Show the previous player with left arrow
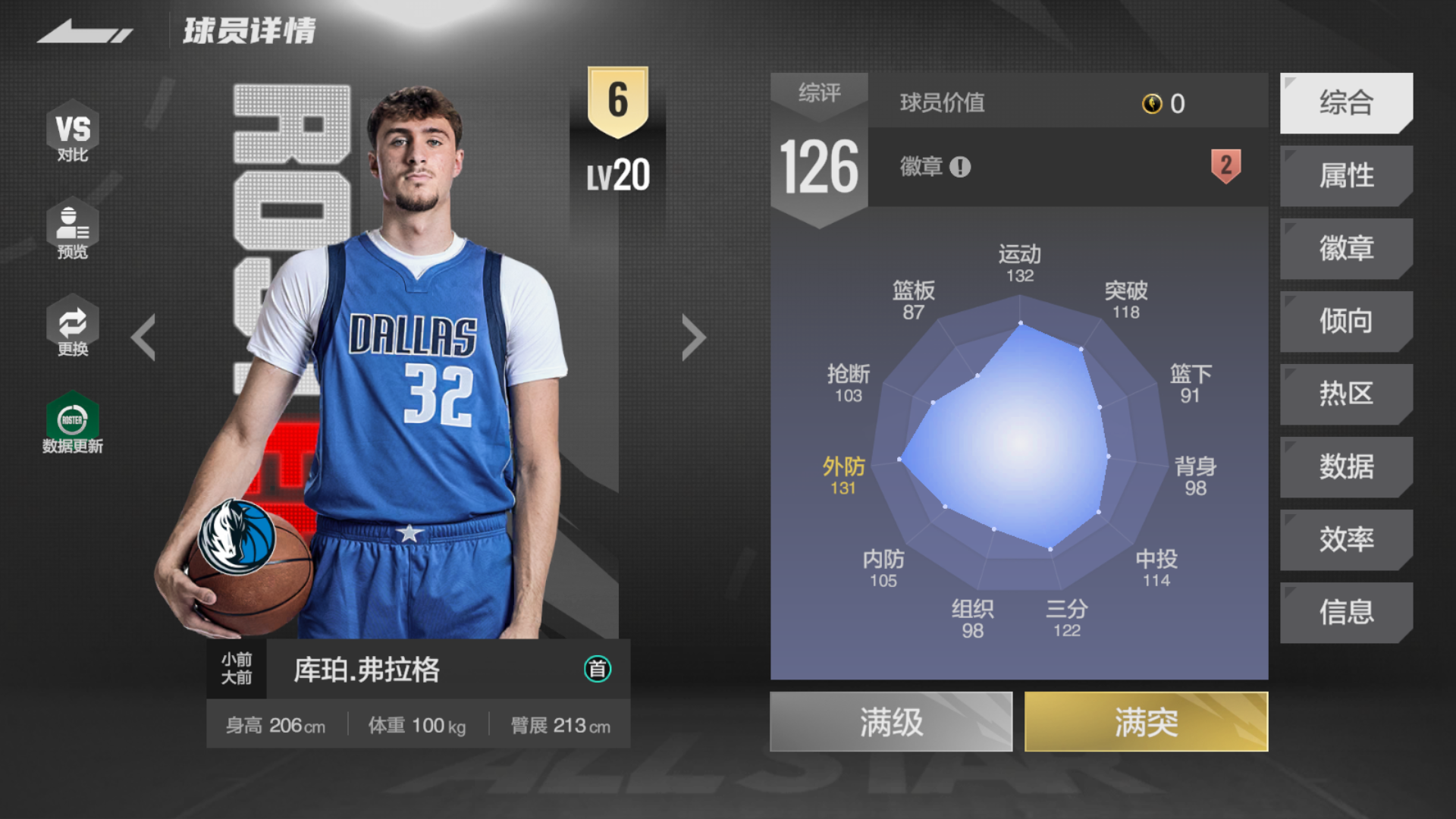This screenshot has height=819, width=1456. (143, 337)
